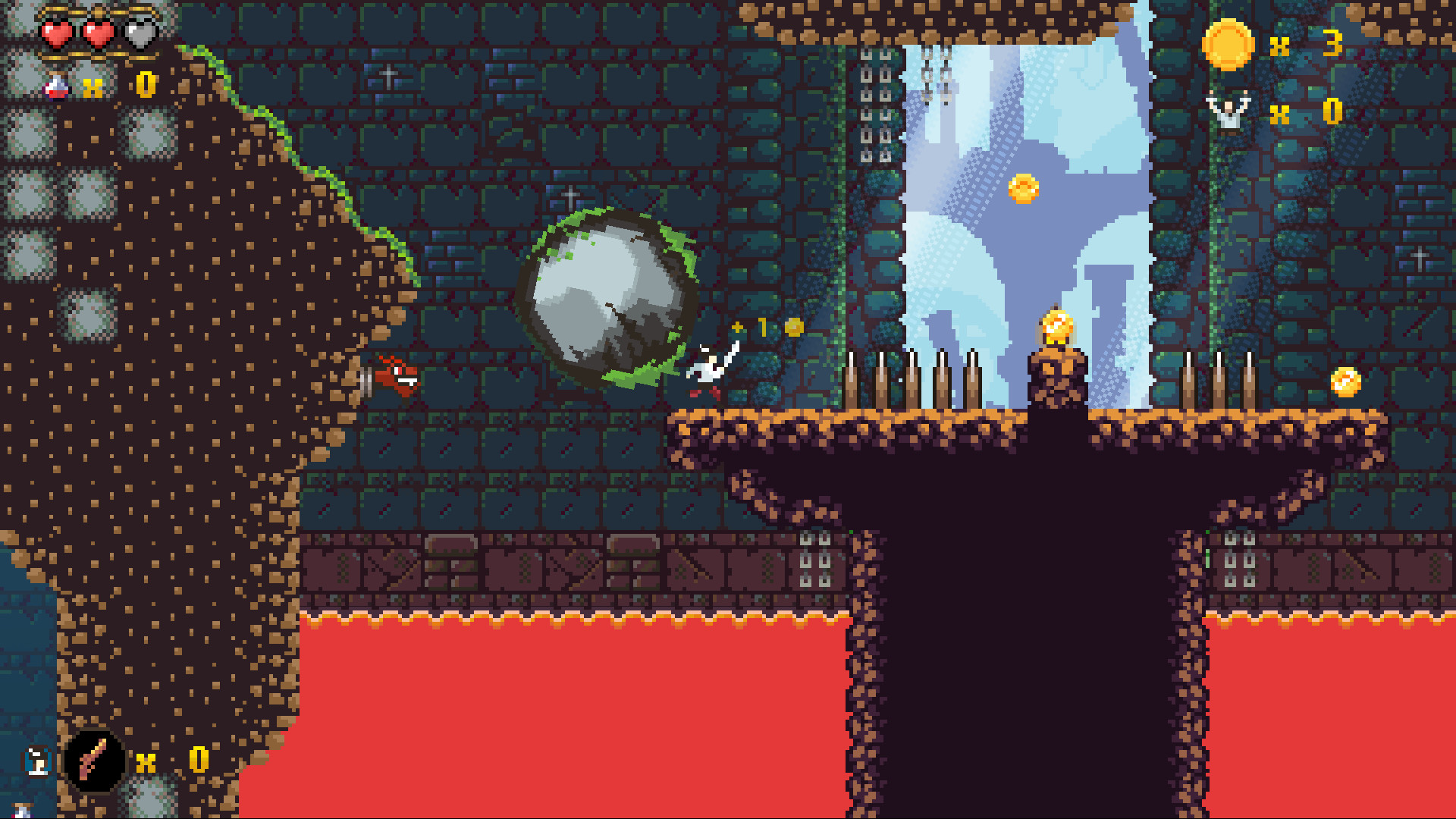
Task: Select the golden torch atop the central pillar
Action: tap(1054, 326)
